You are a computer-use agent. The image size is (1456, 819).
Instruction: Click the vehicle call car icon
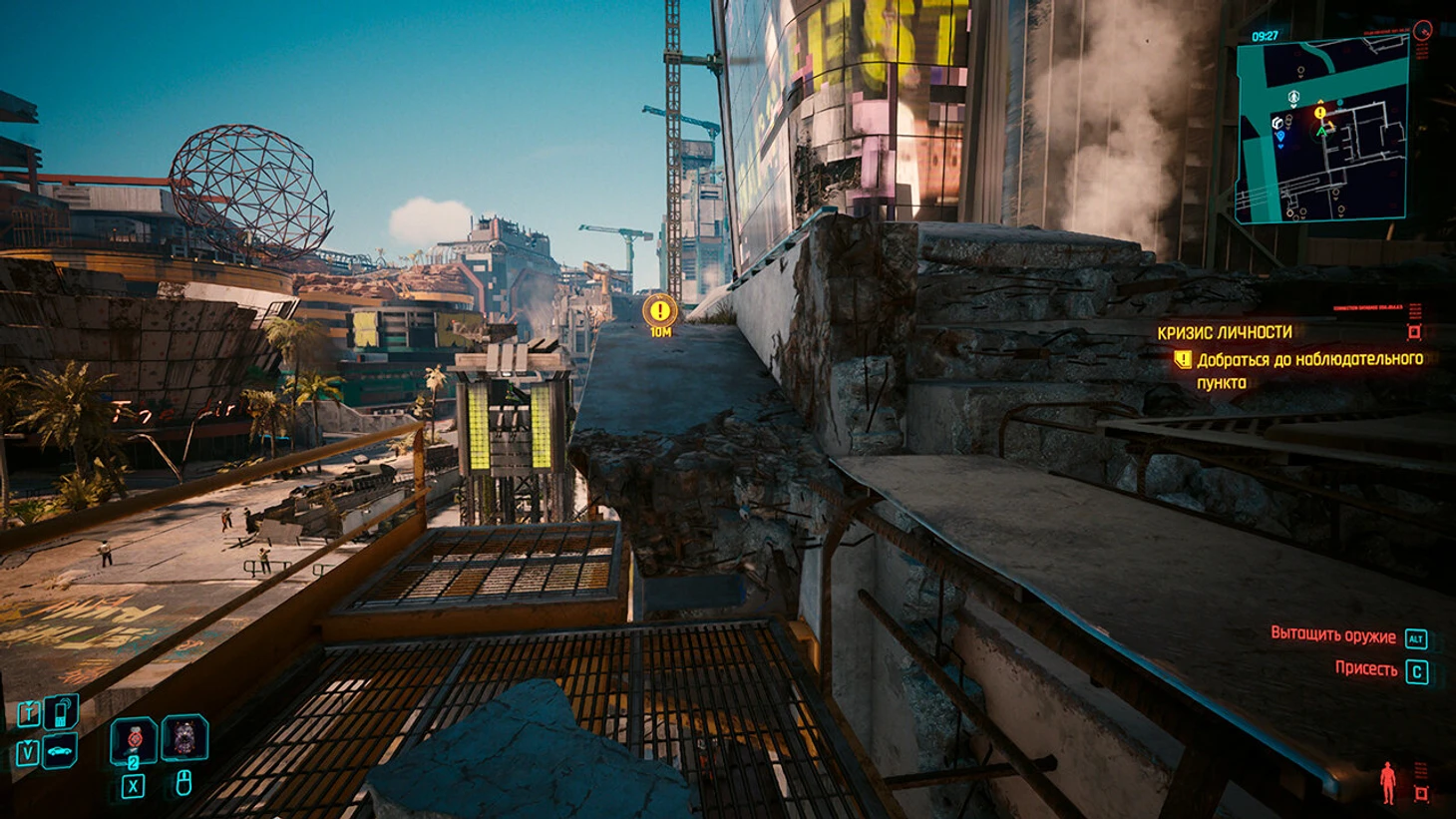tap(62, 749)
